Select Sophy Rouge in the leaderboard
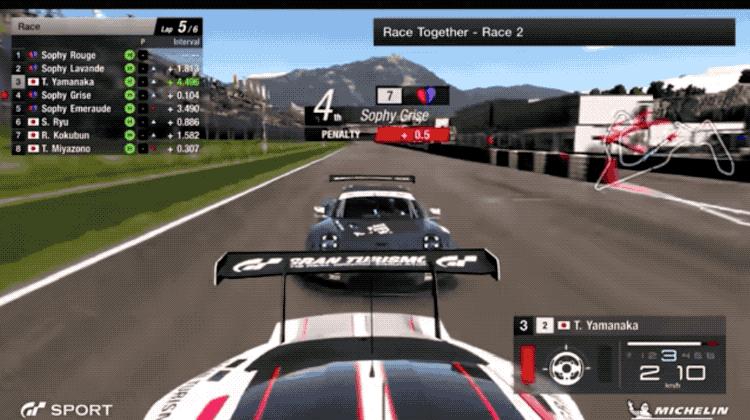 point(68,55)
